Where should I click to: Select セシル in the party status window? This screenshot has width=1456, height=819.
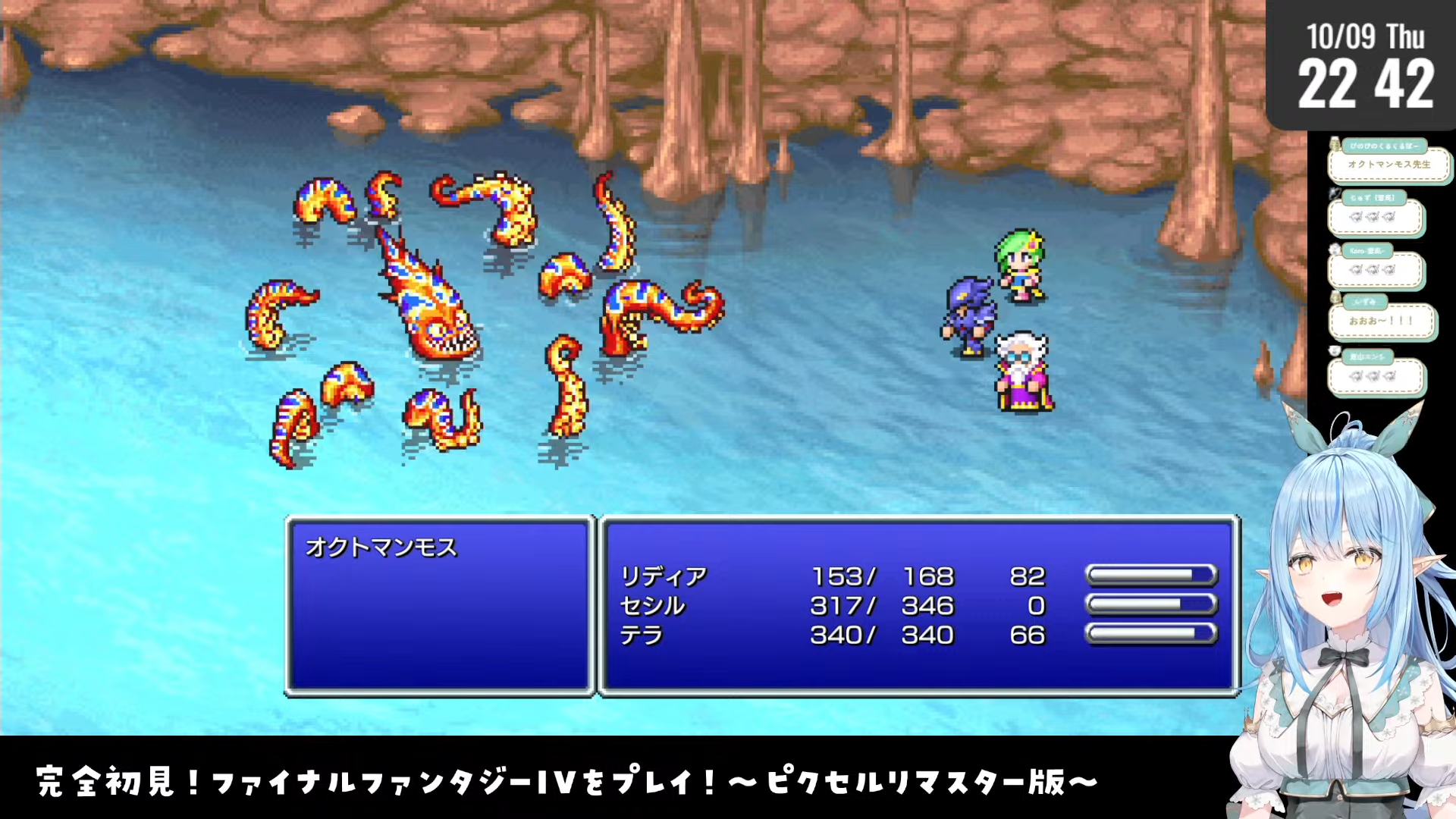click(x=652, y=606)
